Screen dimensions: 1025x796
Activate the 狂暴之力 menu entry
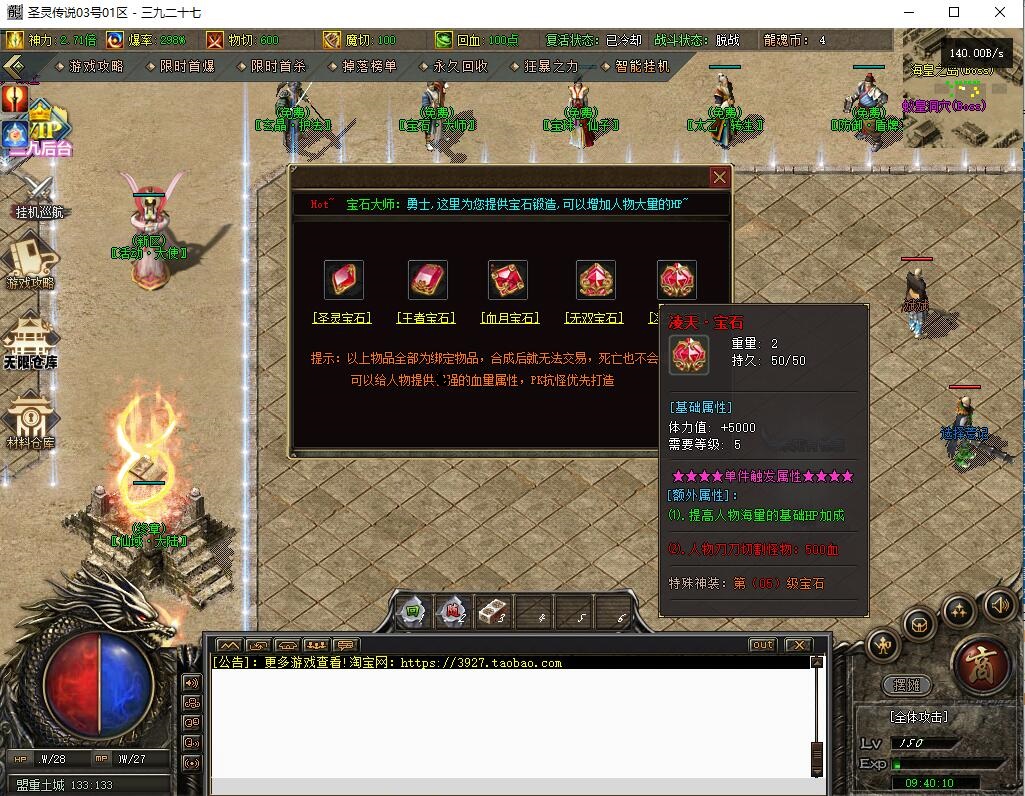coord(551,66)
